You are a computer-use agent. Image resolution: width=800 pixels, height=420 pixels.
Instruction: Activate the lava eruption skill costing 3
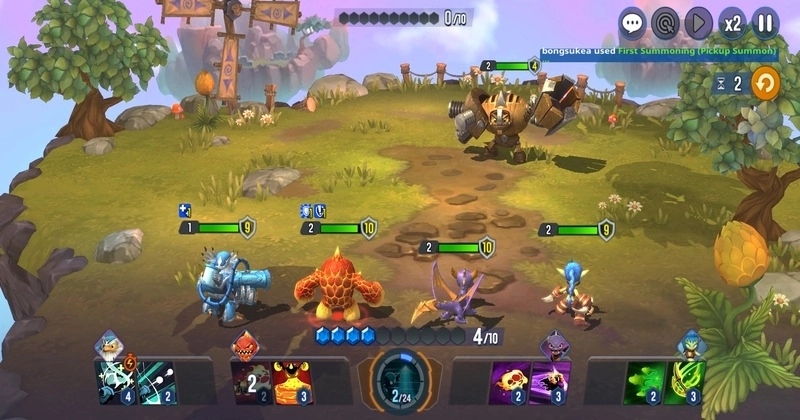(x=291, y=383)
